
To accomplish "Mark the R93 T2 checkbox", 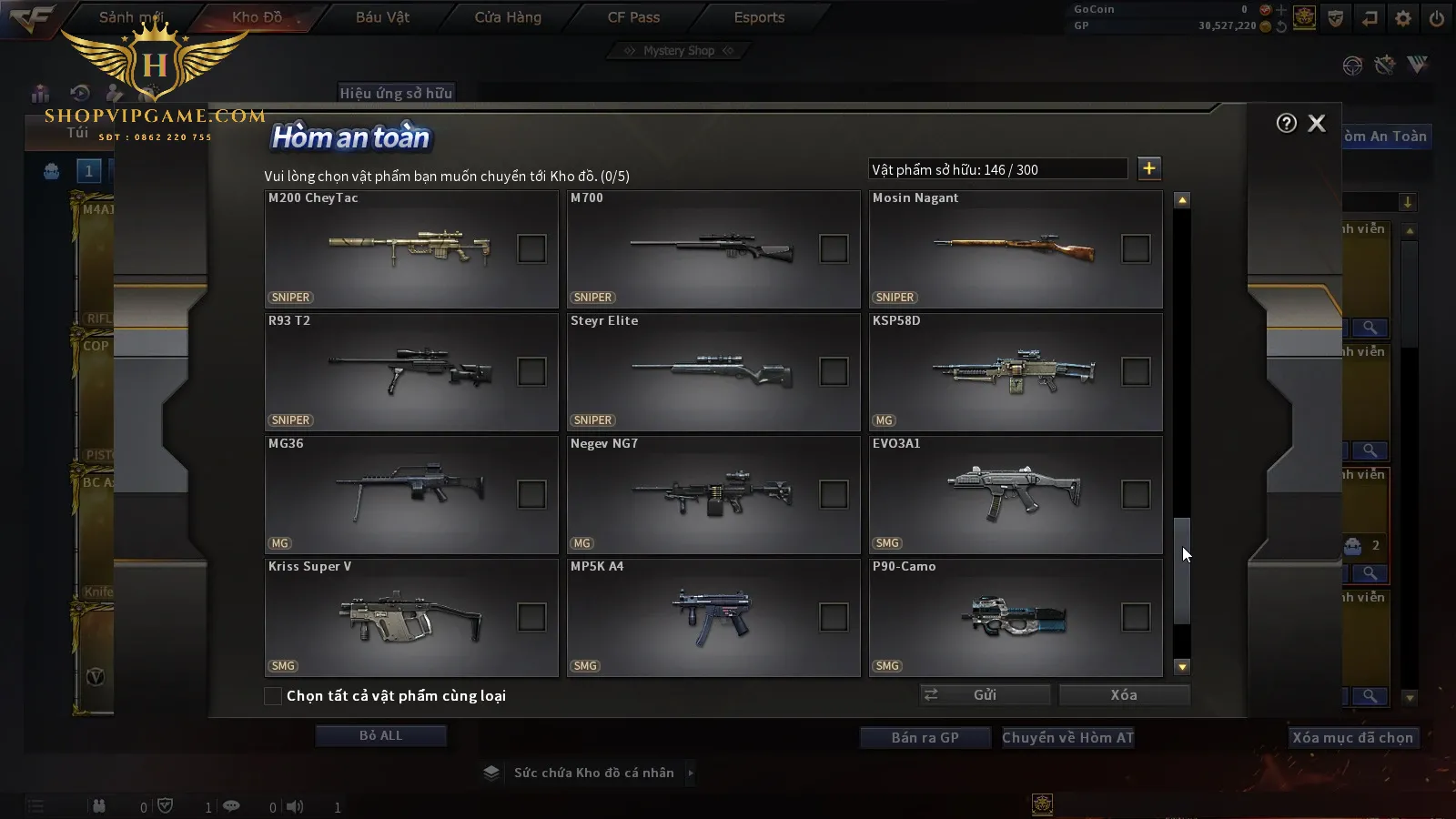I will point(531,371).
